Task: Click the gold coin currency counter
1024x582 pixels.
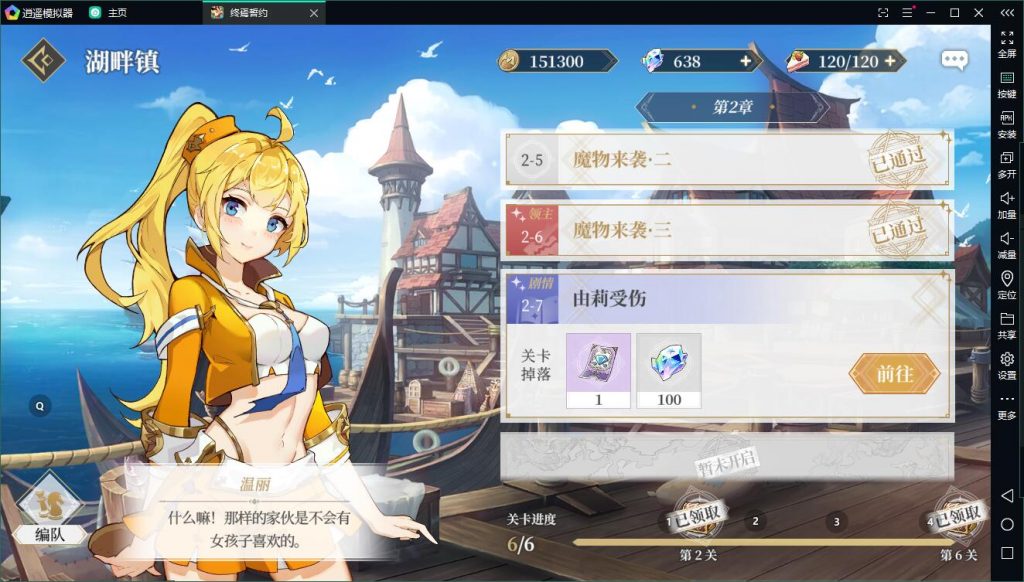Action: 556,61
